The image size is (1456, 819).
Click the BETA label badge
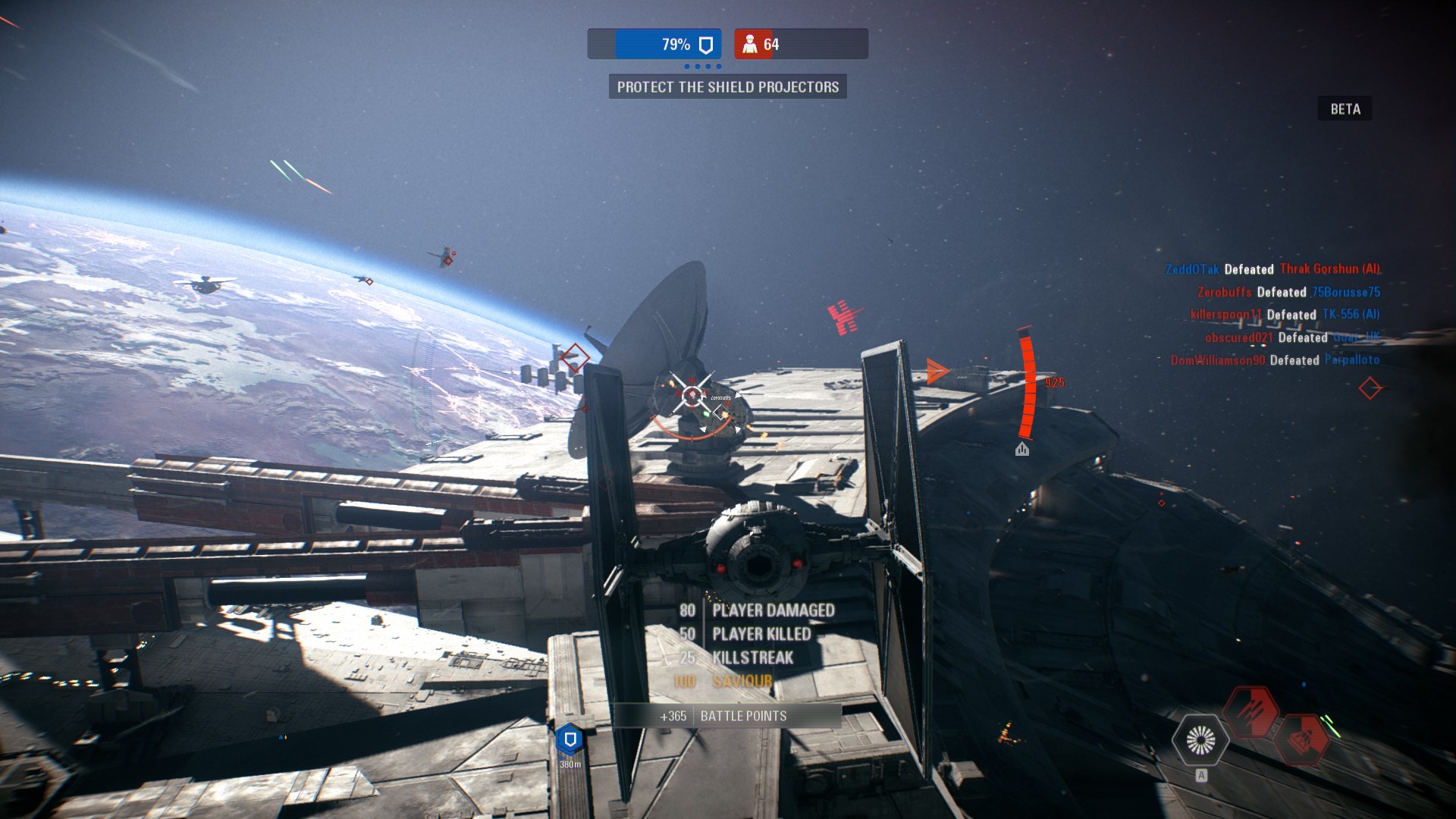click(1345, 109)
